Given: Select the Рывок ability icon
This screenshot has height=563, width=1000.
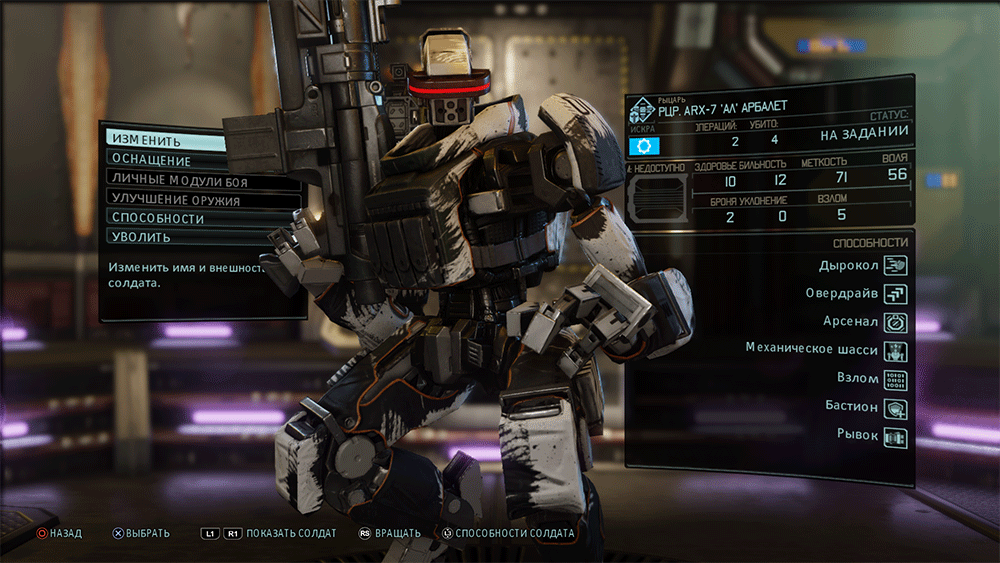Looking at the screenshot, I should (x=895, y=436).
